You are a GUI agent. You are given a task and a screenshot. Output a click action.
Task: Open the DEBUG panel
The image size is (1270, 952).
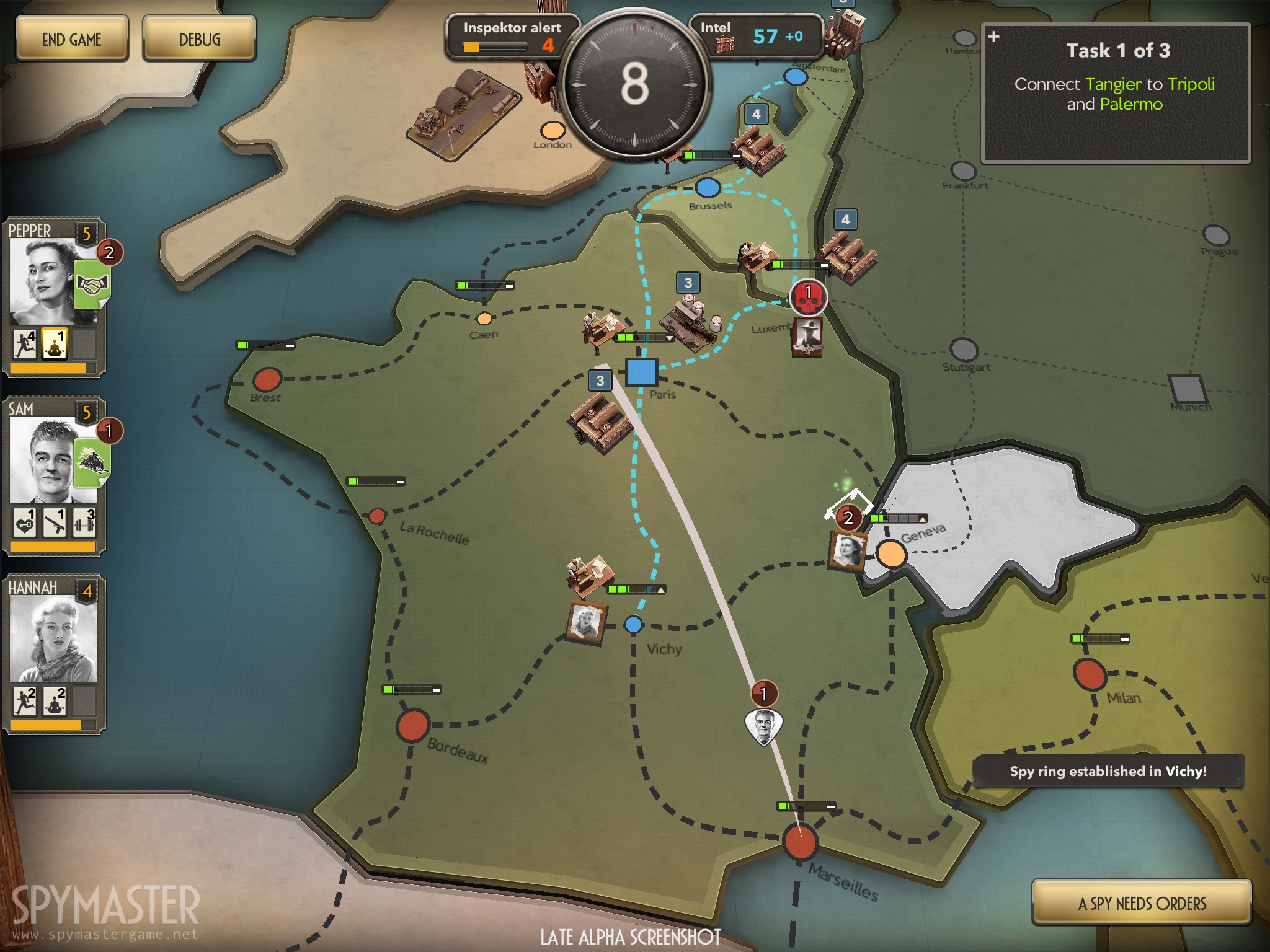click(199, 40)
